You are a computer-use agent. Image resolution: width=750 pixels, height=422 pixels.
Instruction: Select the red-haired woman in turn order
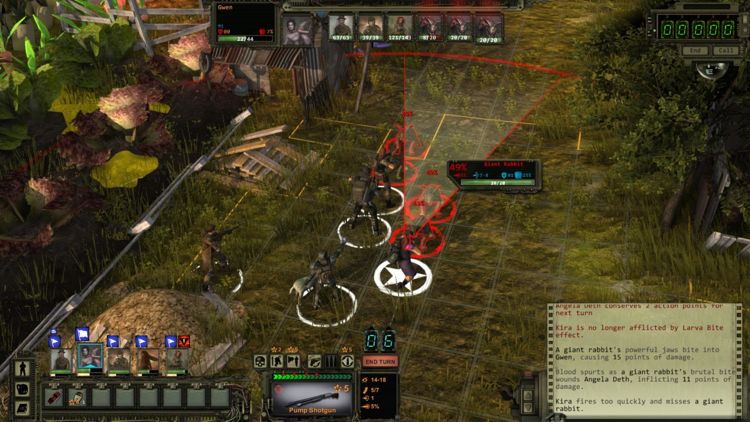pyautogui.click(x=401, y=26)
